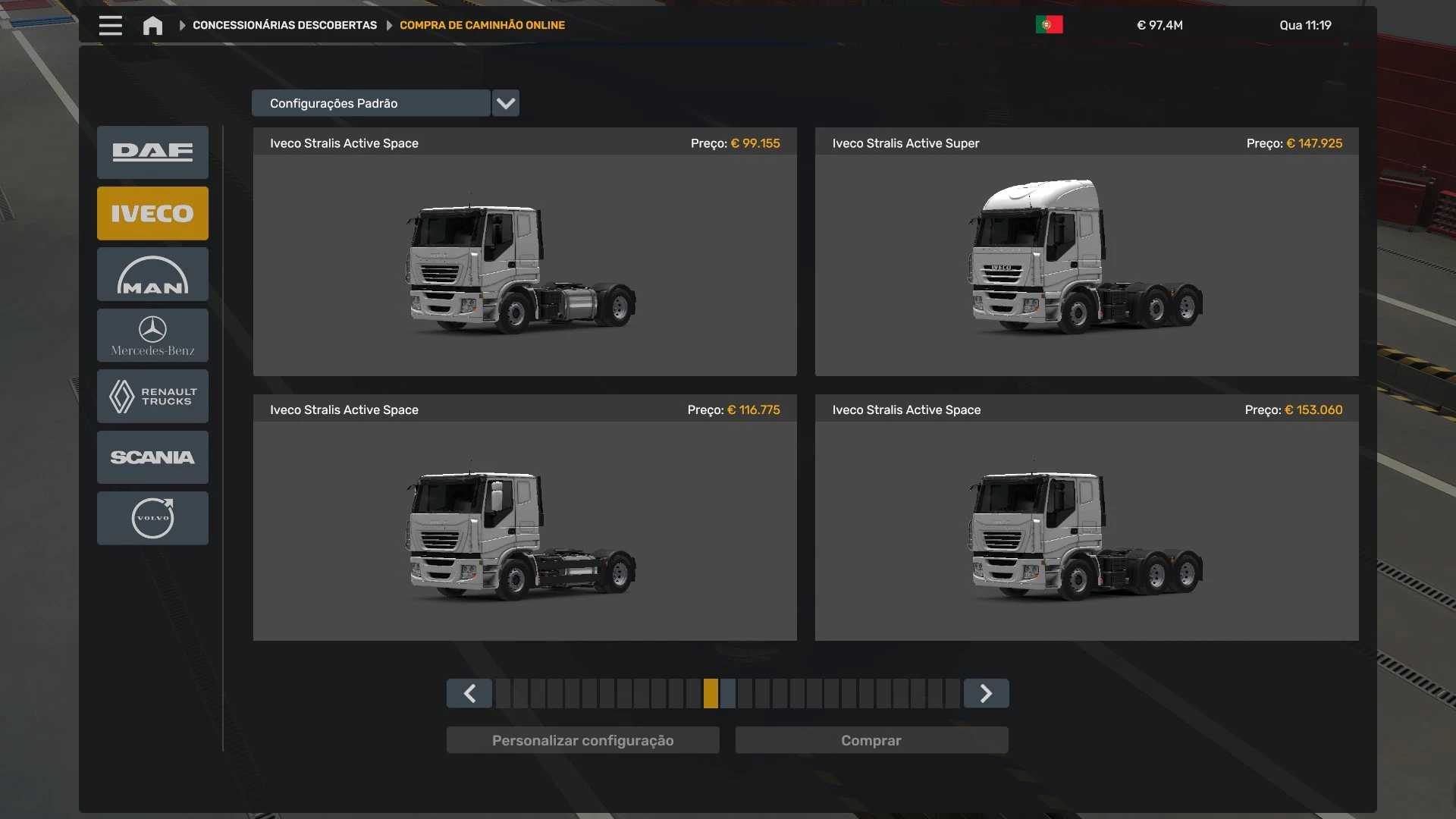Select the IVECO brand logo

[152, 213]
